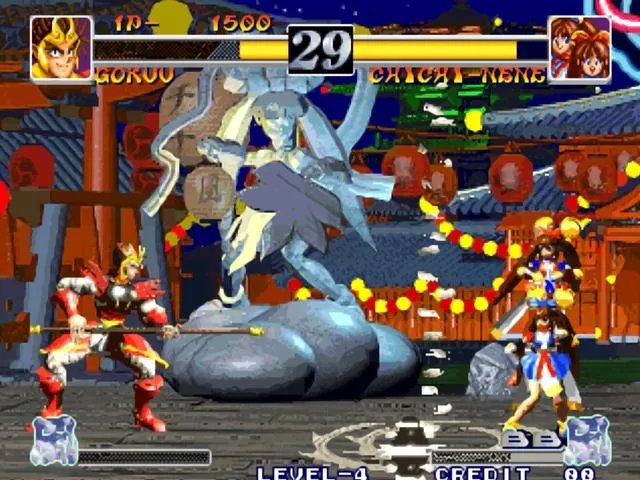Click the opponent's power gauge emblem
640x480 pixels.
tap(587, 441)
